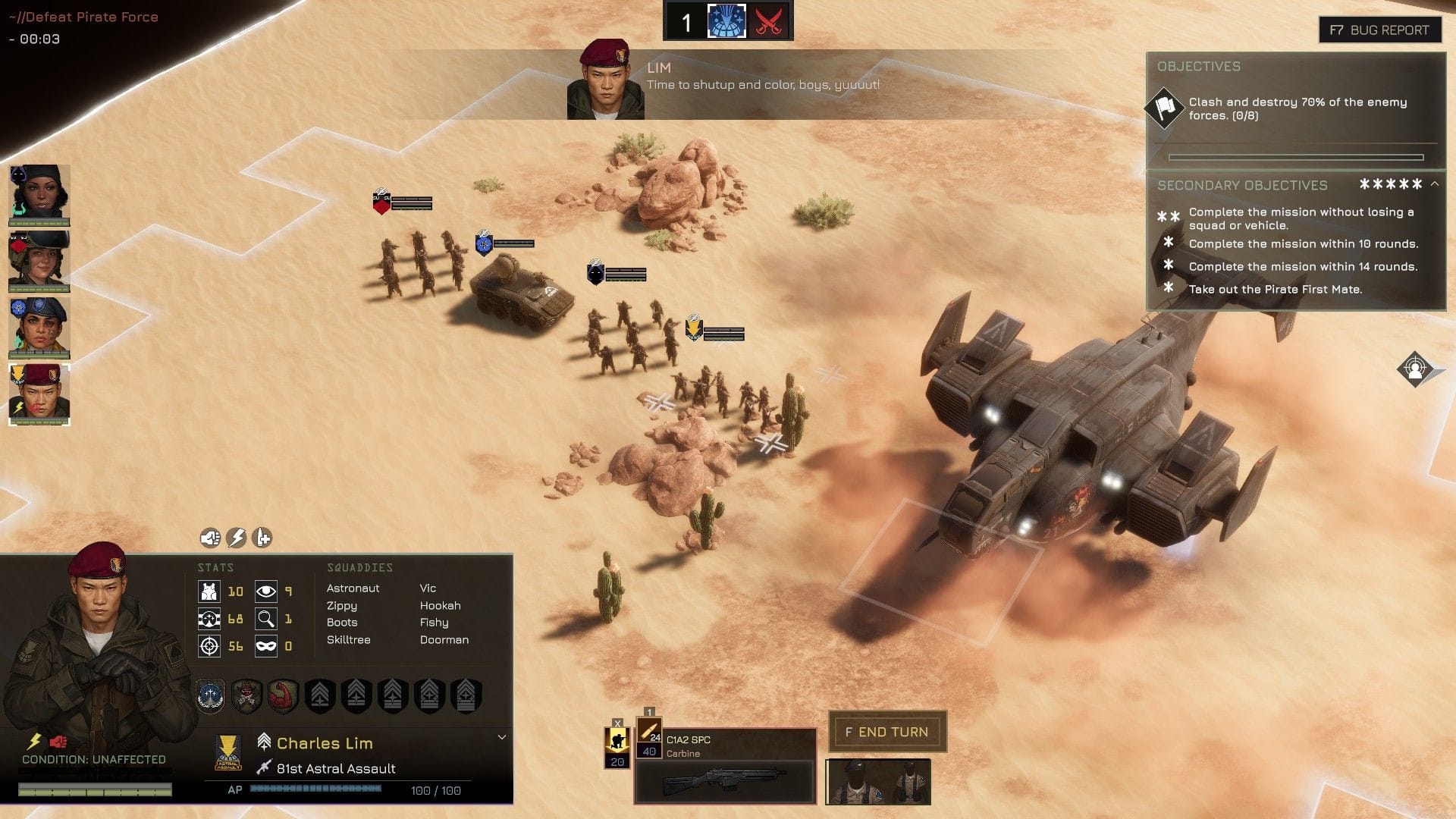The height and width of the screenshot is (819, 1456).
Task: Collapse the Secondary Objectives panel
Action: [x=1435, y=184]
